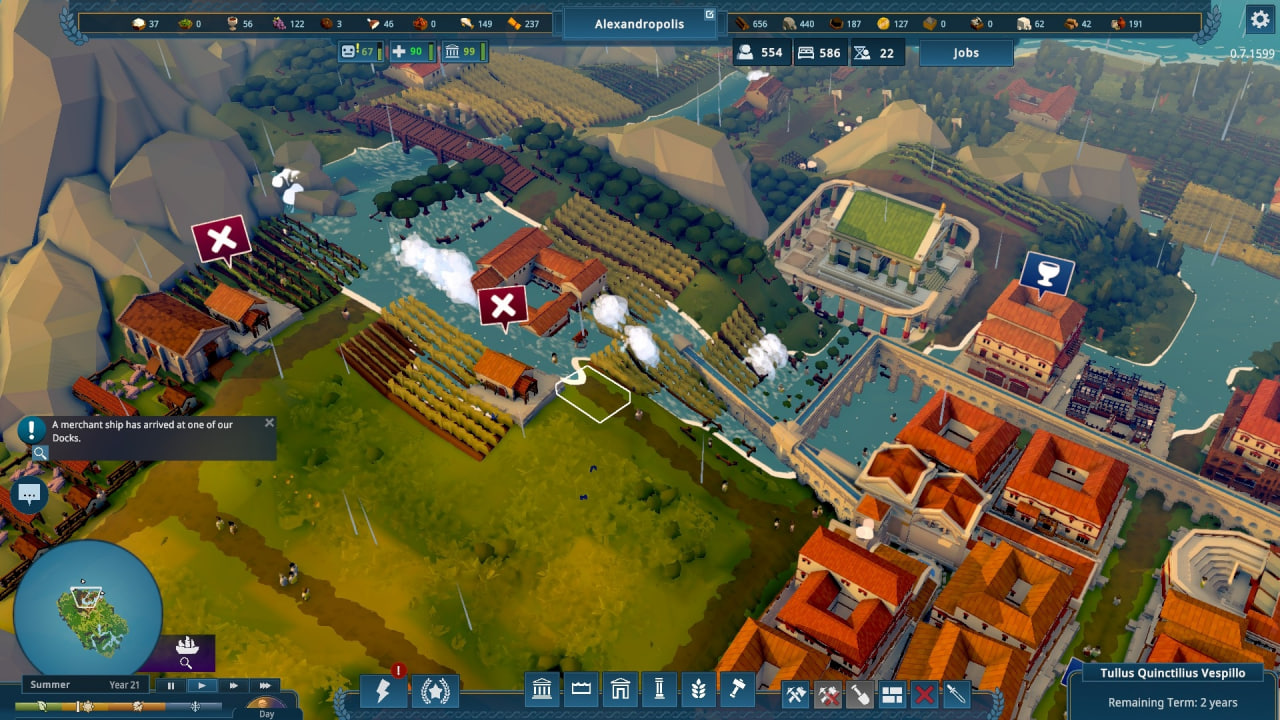The image size is (1280, 720).
Task: Set game to triple fast-forward speed
Action: pyautogui.click(x=265, y=685)
